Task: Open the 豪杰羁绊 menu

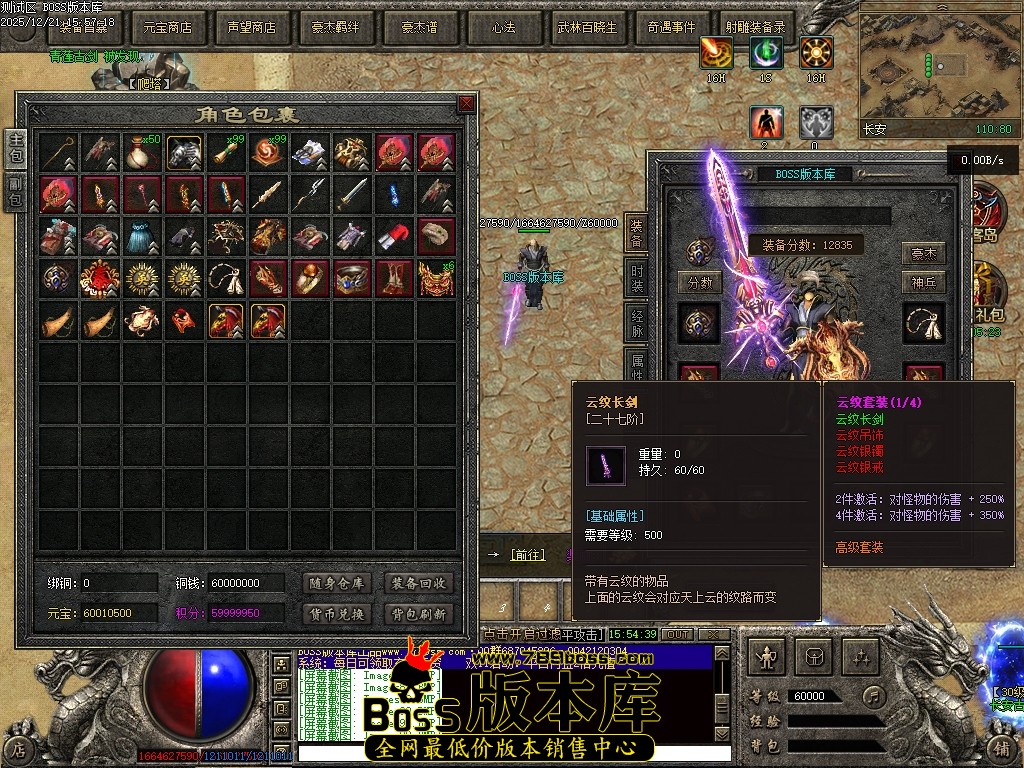Action: pos(336,28)
